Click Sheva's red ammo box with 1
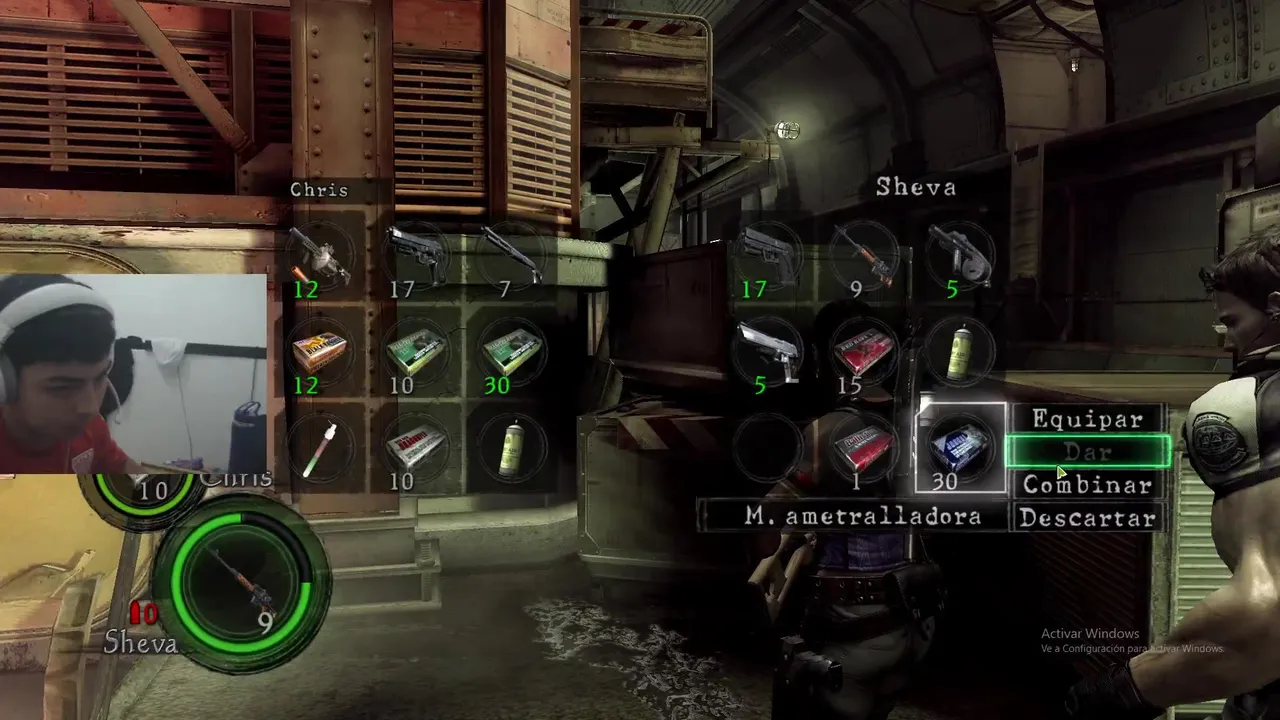The image size is (1280, 720). pyautogui.click(x=864, y=448)
